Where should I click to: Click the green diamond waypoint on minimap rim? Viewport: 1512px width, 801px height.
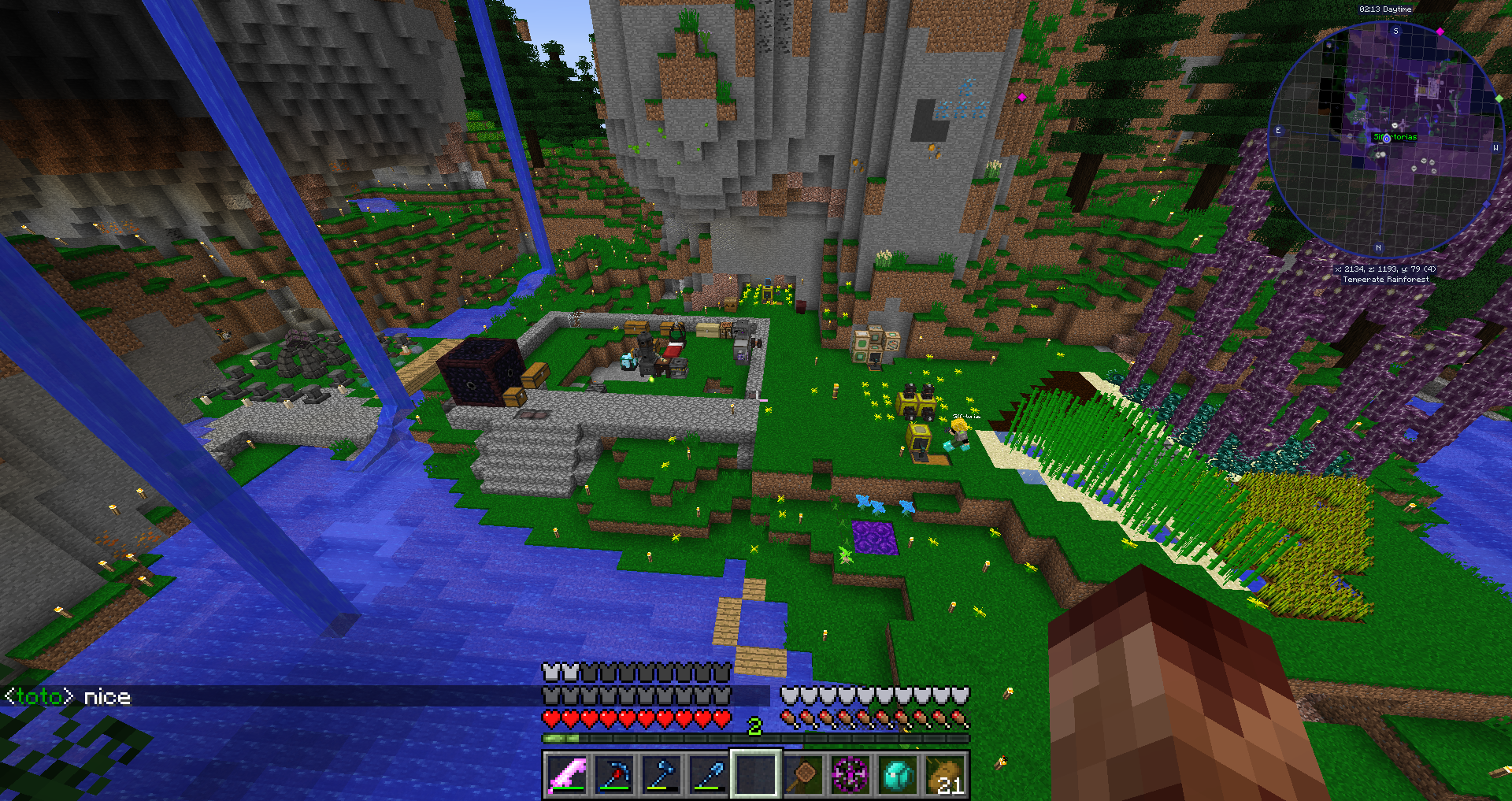pos(1499,99)
